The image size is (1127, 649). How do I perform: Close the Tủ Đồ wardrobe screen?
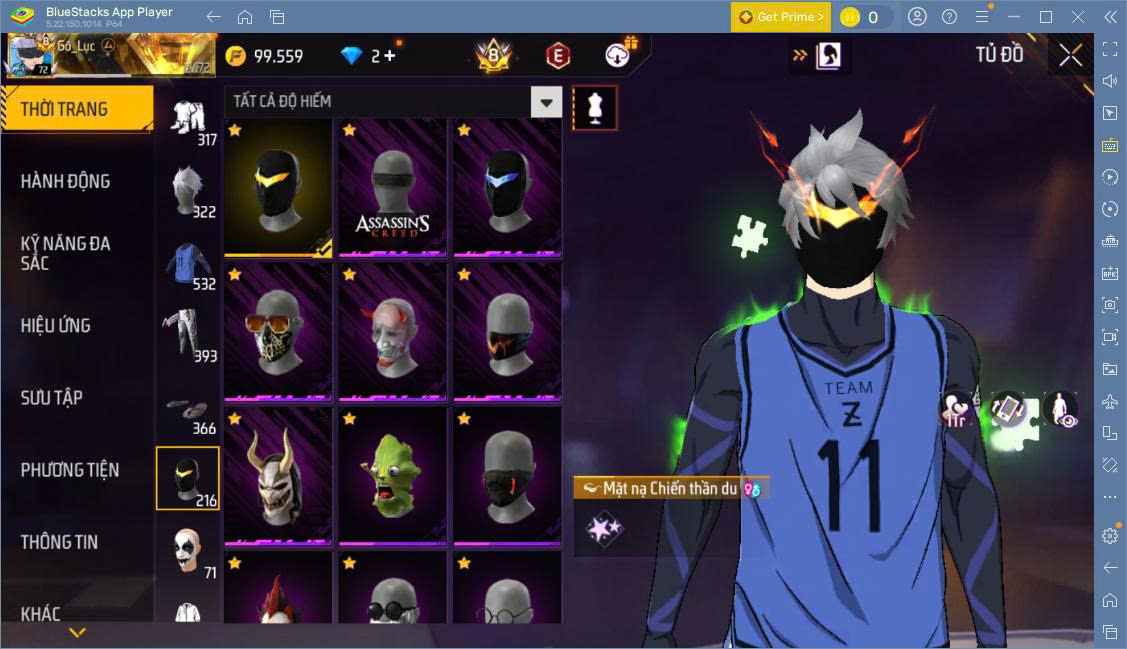click(1070, 56)
